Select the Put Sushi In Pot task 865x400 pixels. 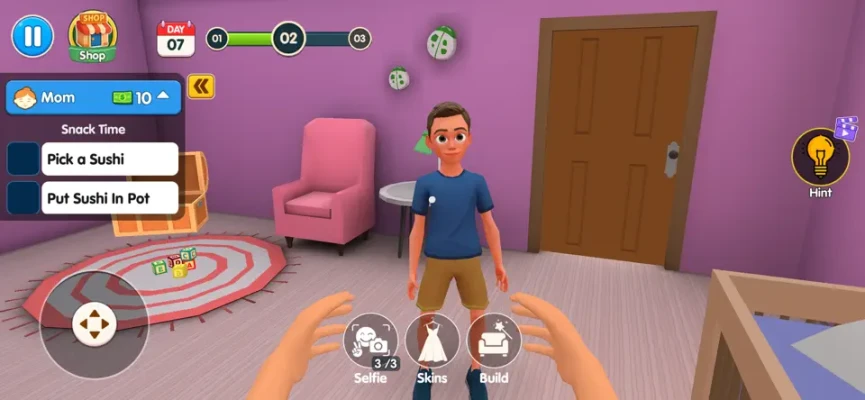(110, 198)
